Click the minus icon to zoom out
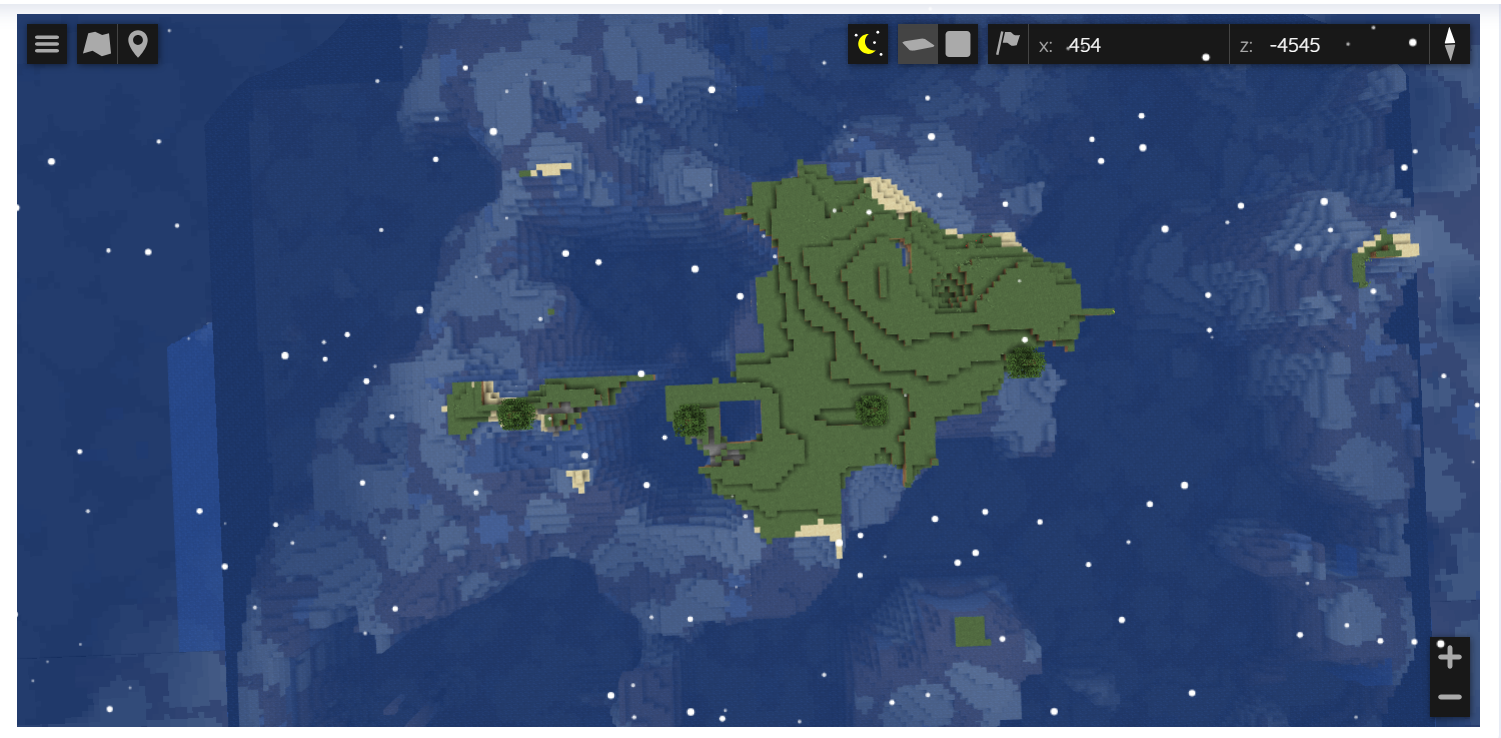 [1449, 696]
